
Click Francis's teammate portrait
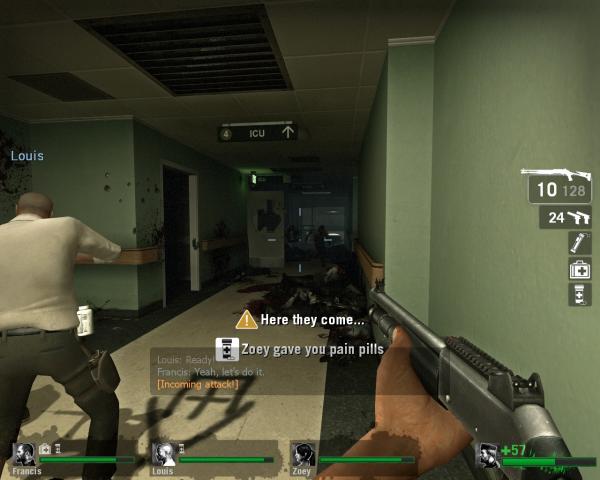click(x=24, y=453)
